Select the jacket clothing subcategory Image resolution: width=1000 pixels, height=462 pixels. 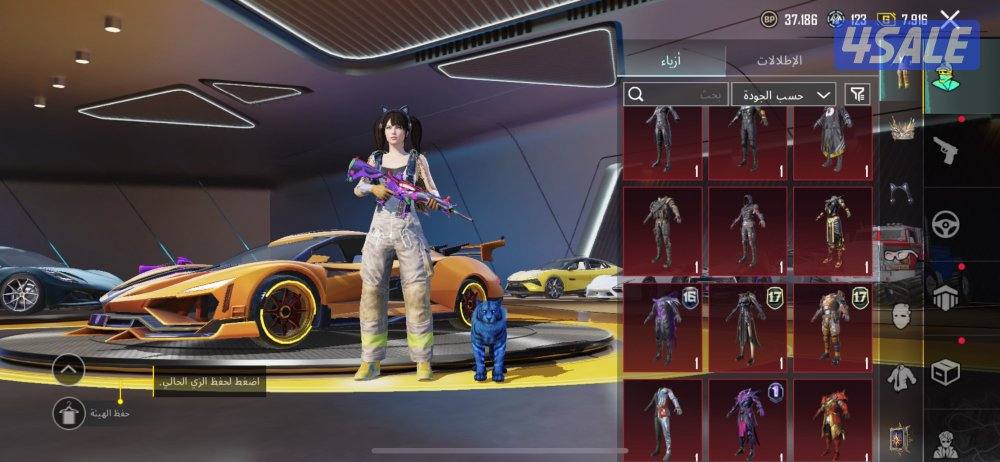pos(902,376)
